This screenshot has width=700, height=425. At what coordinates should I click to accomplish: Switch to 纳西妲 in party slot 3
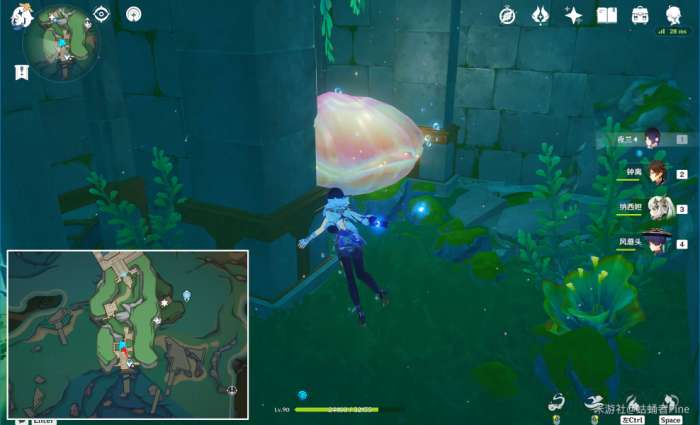pos(656,208)
